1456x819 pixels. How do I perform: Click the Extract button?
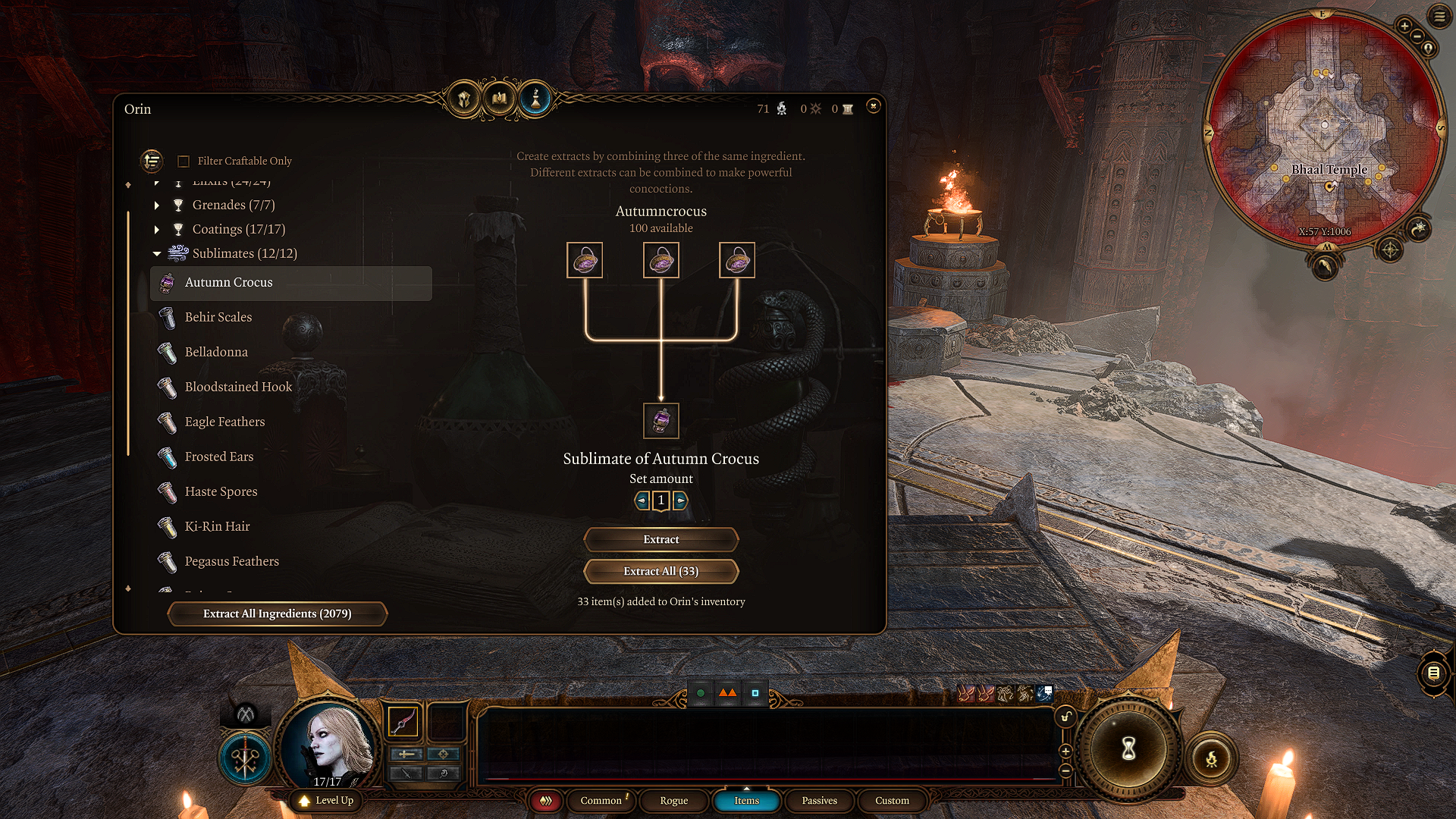pos(661,540)
